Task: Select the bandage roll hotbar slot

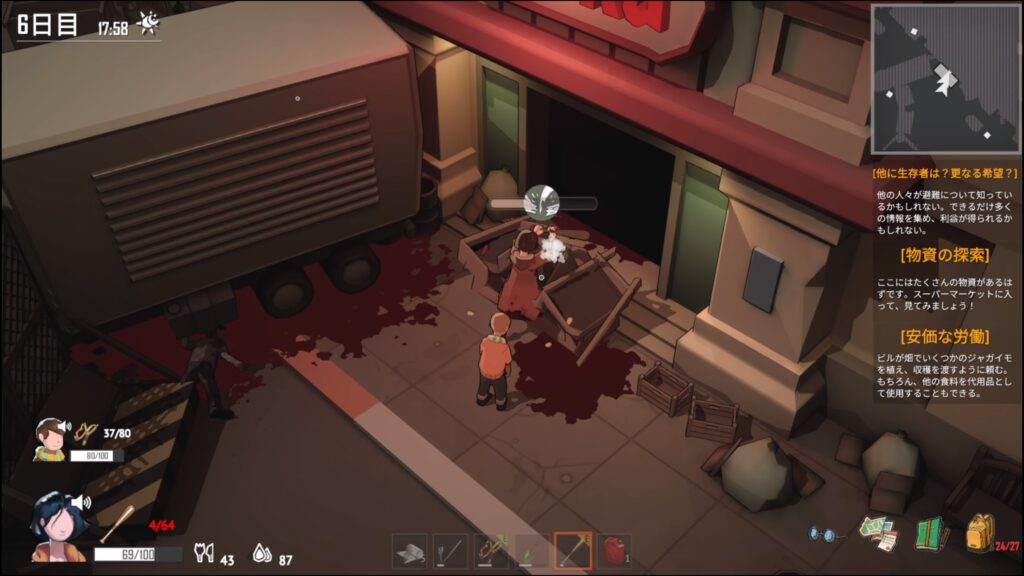Action: [409, 550]
